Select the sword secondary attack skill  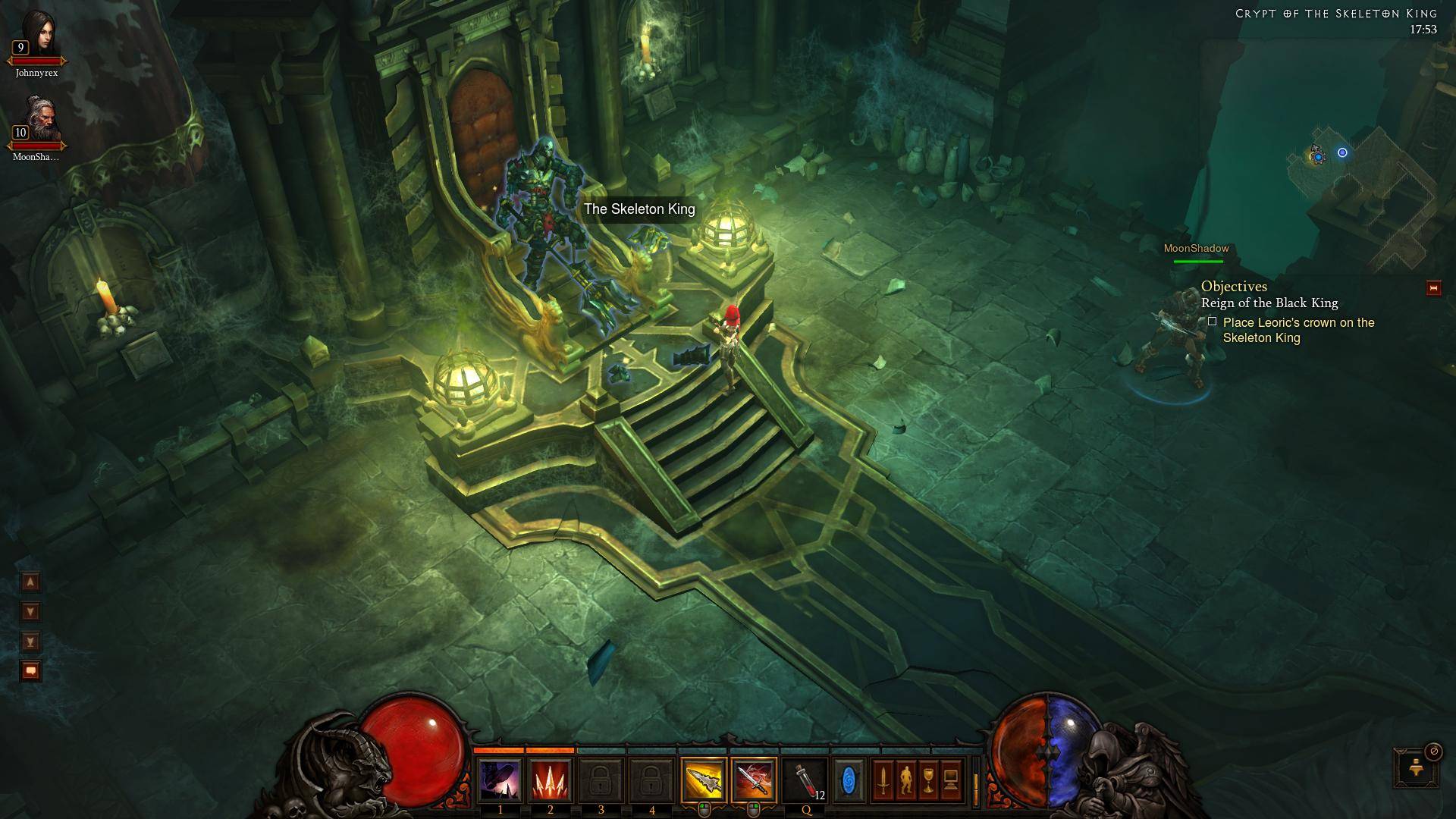pos(754,780)
